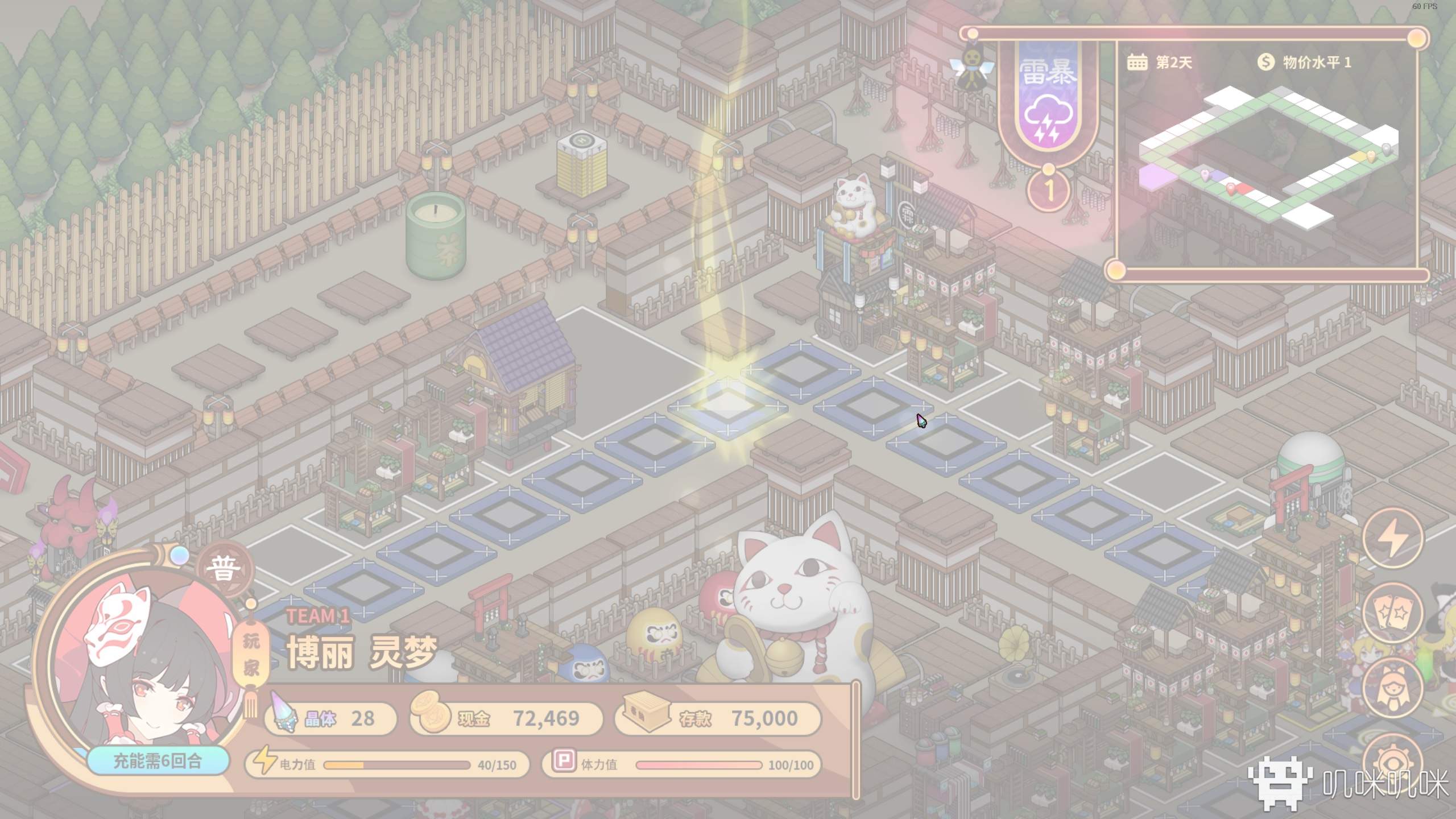Screen dimensions: 1456x819
Task: Activate the lightning bolt skill button
Action: coord(1393,537)
